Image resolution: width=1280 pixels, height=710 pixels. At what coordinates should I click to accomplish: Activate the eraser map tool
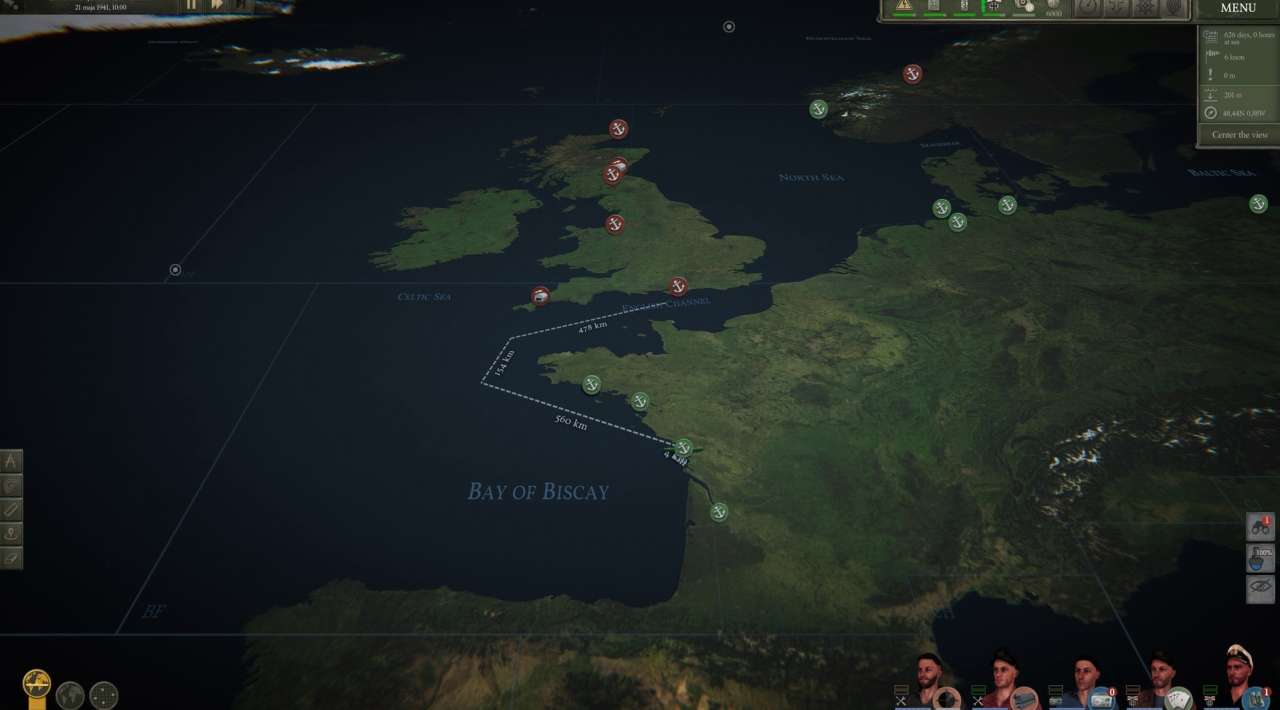click(11, 557)
